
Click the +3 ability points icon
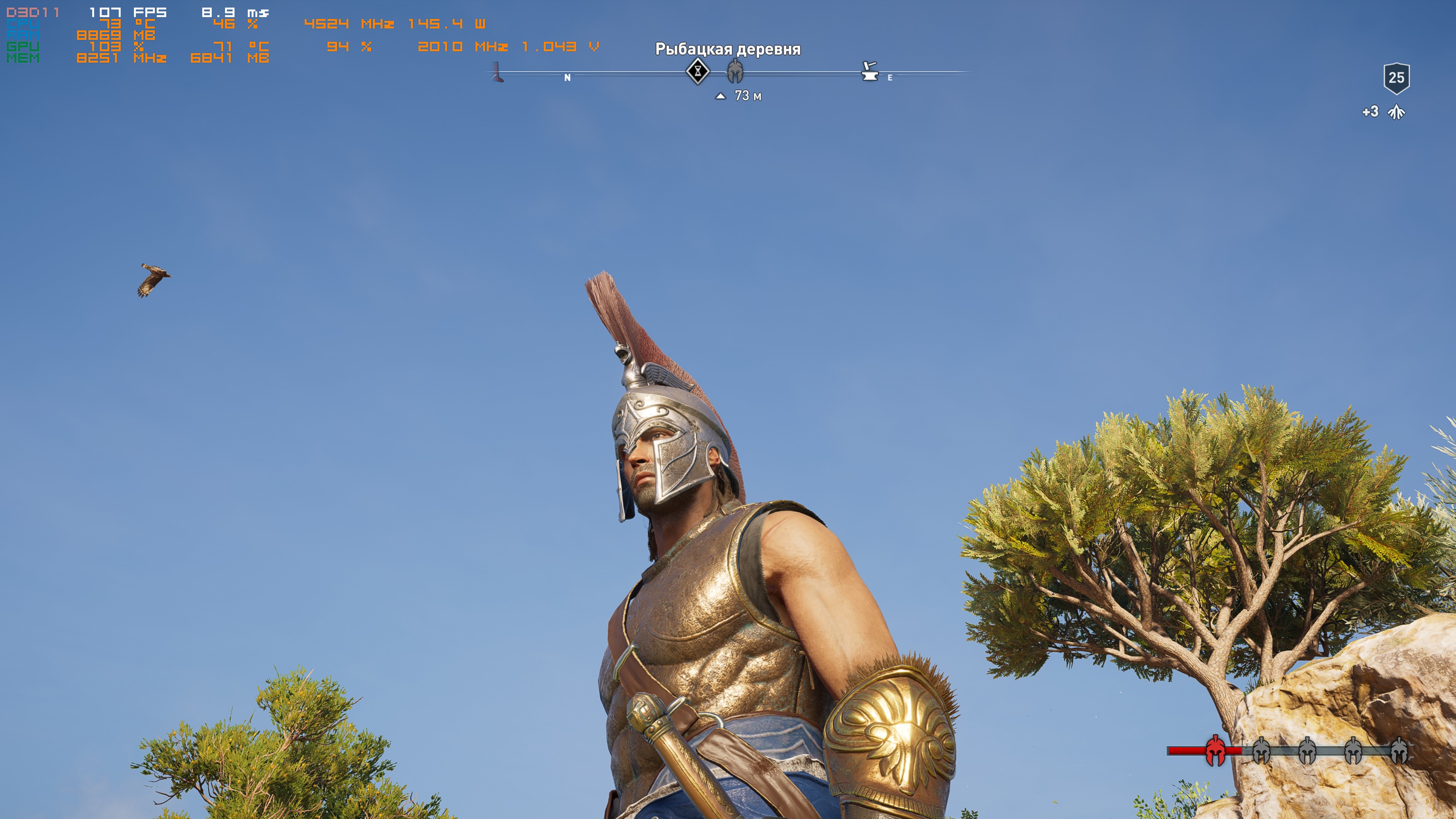[x=1396, y=112]
